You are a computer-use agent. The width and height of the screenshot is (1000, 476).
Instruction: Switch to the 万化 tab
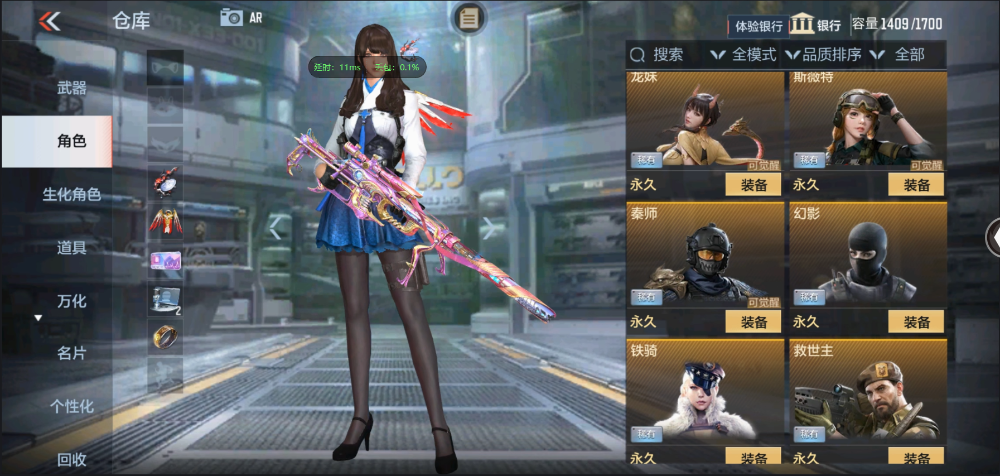click(x=71, y=300)
